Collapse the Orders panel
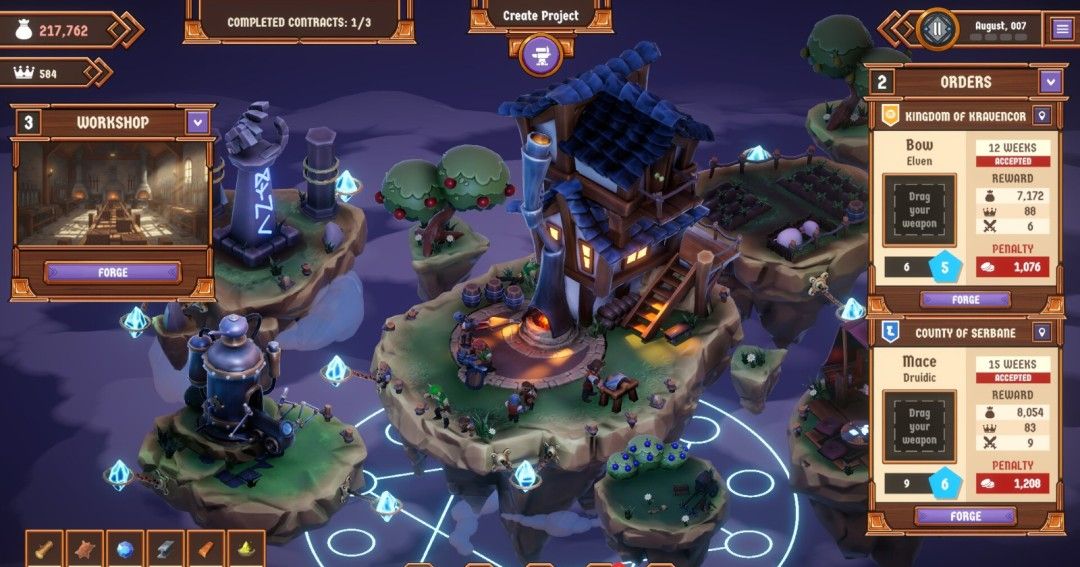Screen dimensions: 1080x567 [x=1049, y=82]
